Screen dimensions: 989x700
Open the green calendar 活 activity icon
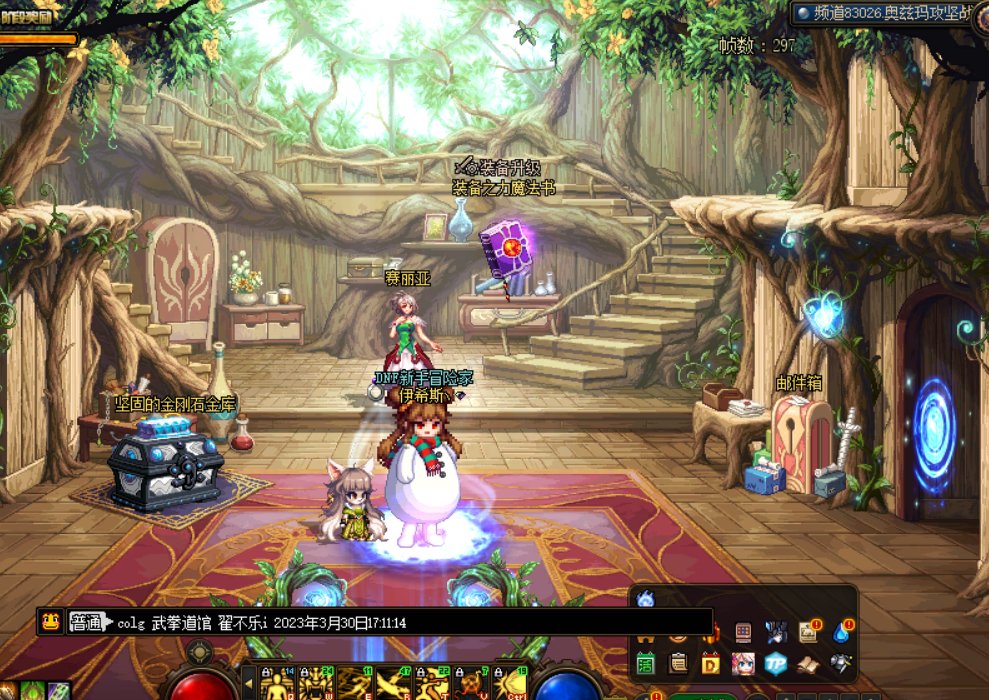click(645, 663)
